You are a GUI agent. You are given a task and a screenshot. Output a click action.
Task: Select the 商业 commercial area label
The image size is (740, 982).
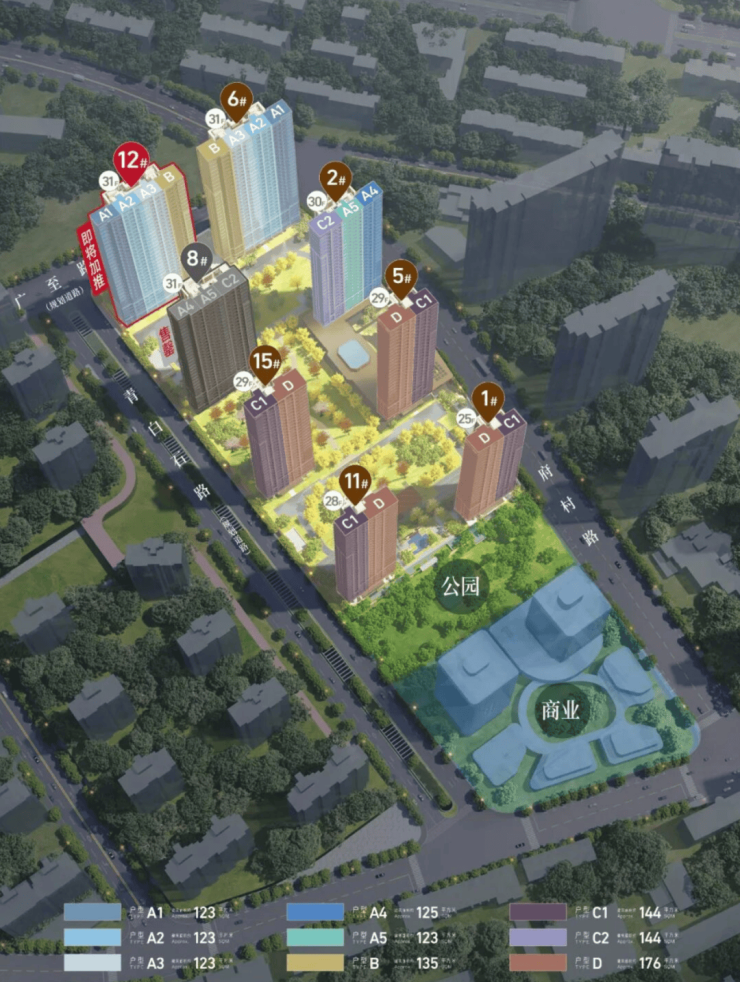click(560, 710)
